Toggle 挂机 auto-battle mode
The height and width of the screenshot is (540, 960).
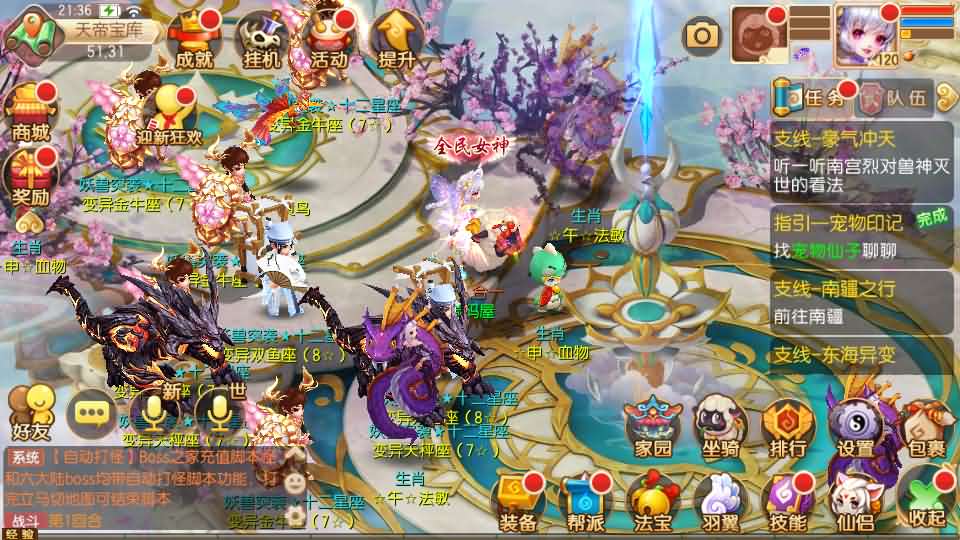coord(260,40)
